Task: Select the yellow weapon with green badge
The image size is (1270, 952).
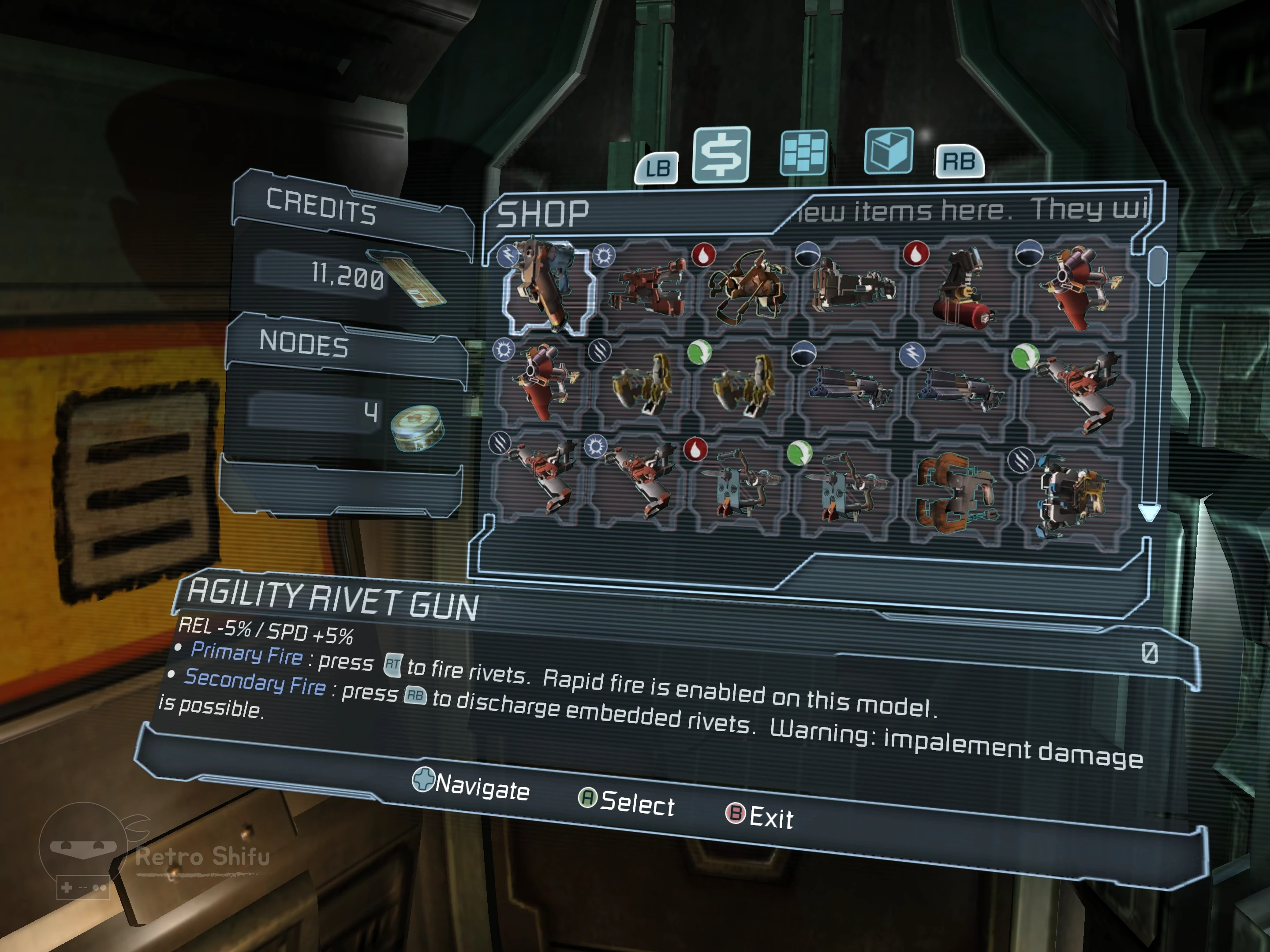Action: 743,384
